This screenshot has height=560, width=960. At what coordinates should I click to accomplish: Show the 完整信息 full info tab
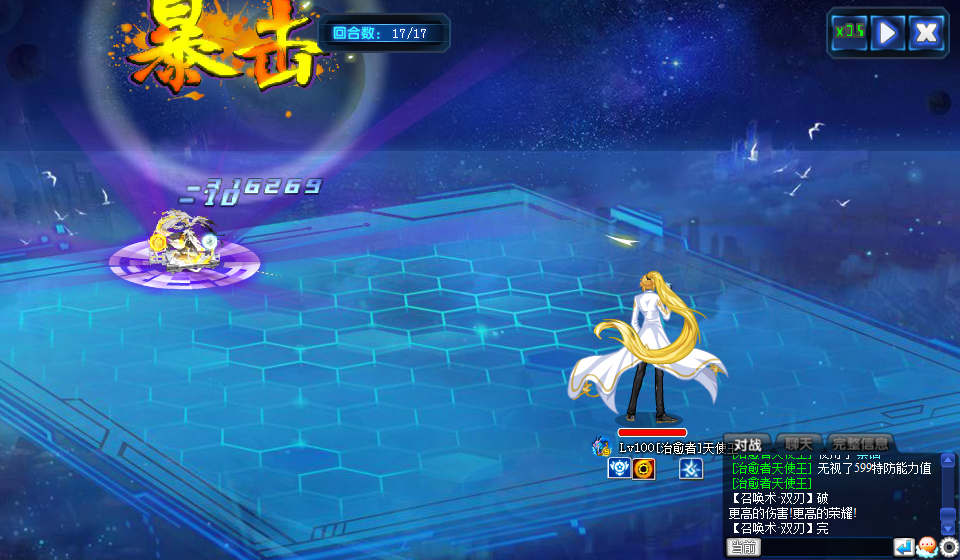(x=860, y=444)
